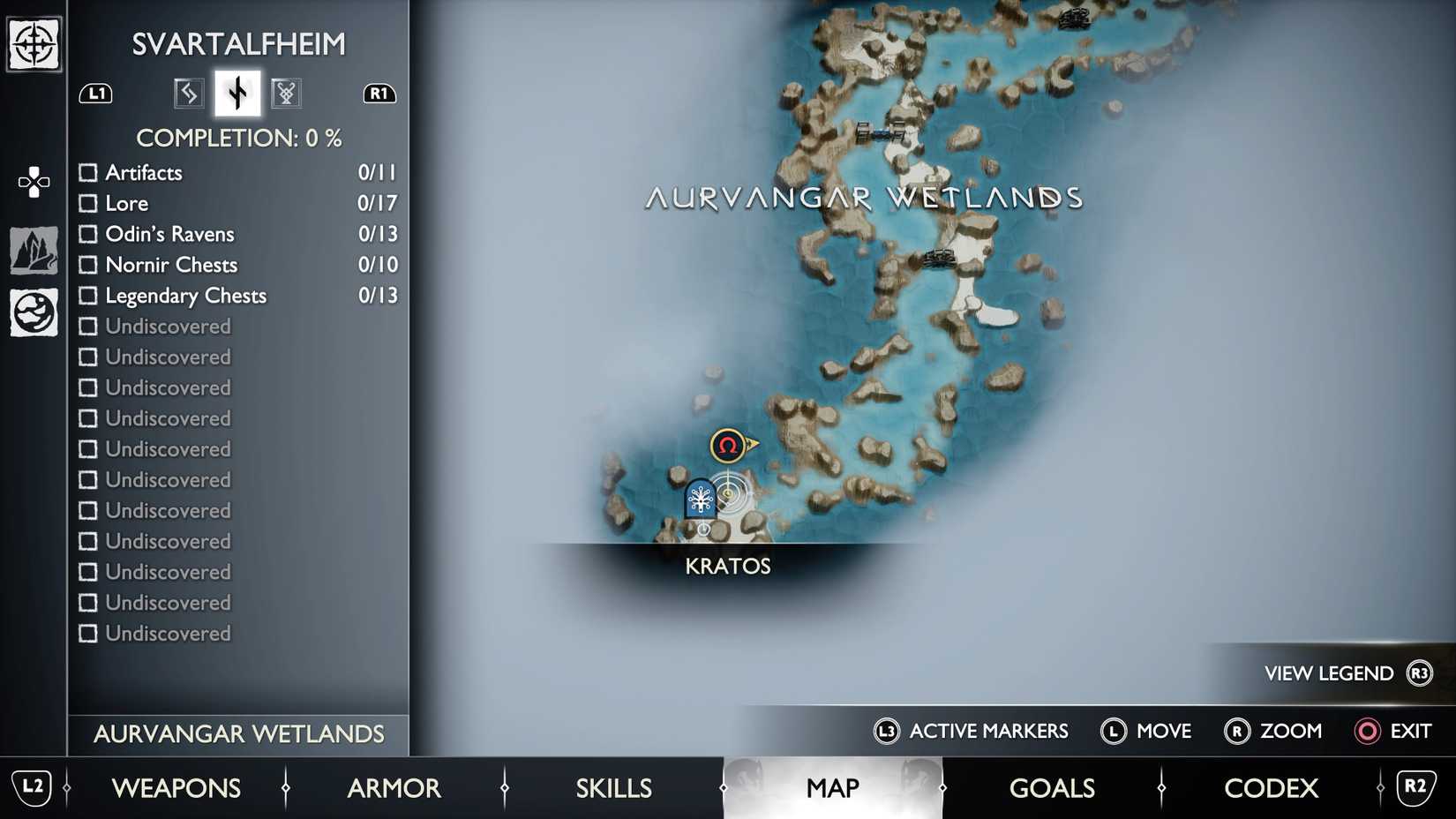Toggle the Nornir Chests checkbox
Viewport: 1456px width, 819px height.
(88, 265)
